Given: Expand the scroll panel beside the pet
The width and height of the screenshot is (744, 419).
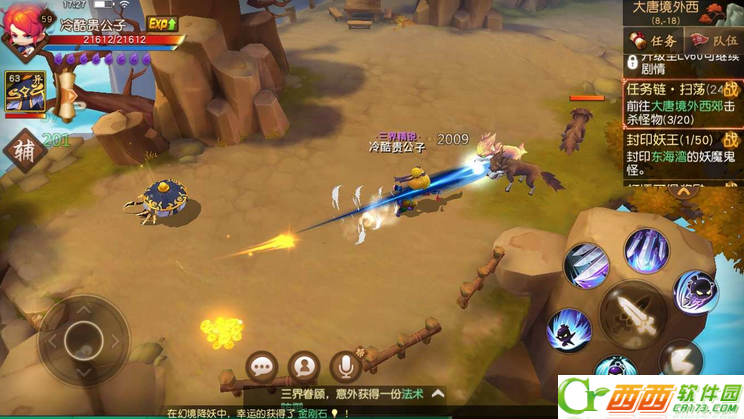Looking at the screenshot, I should tap(68, 97).
